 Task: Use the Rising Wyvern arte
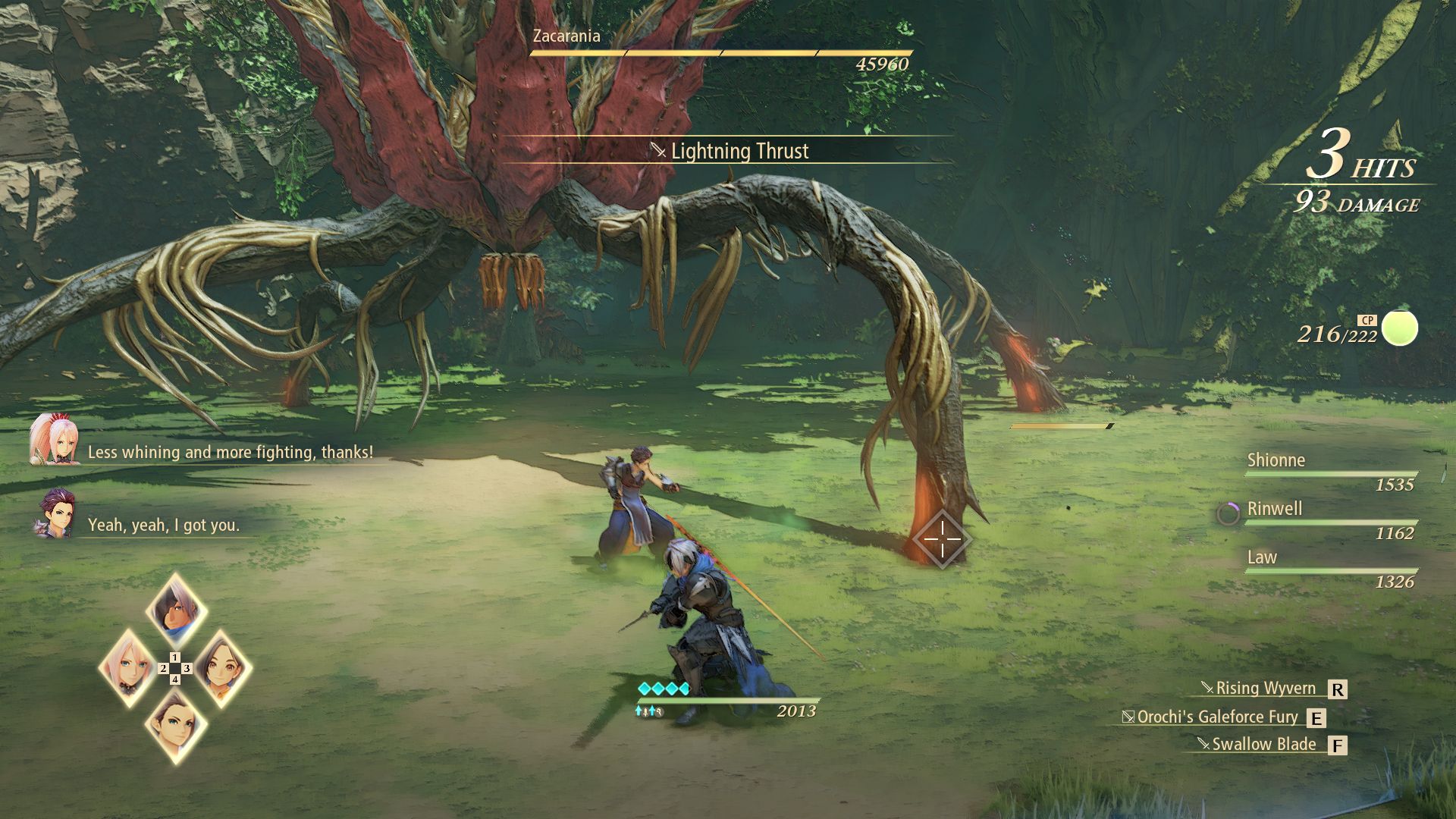(1266, 689)
